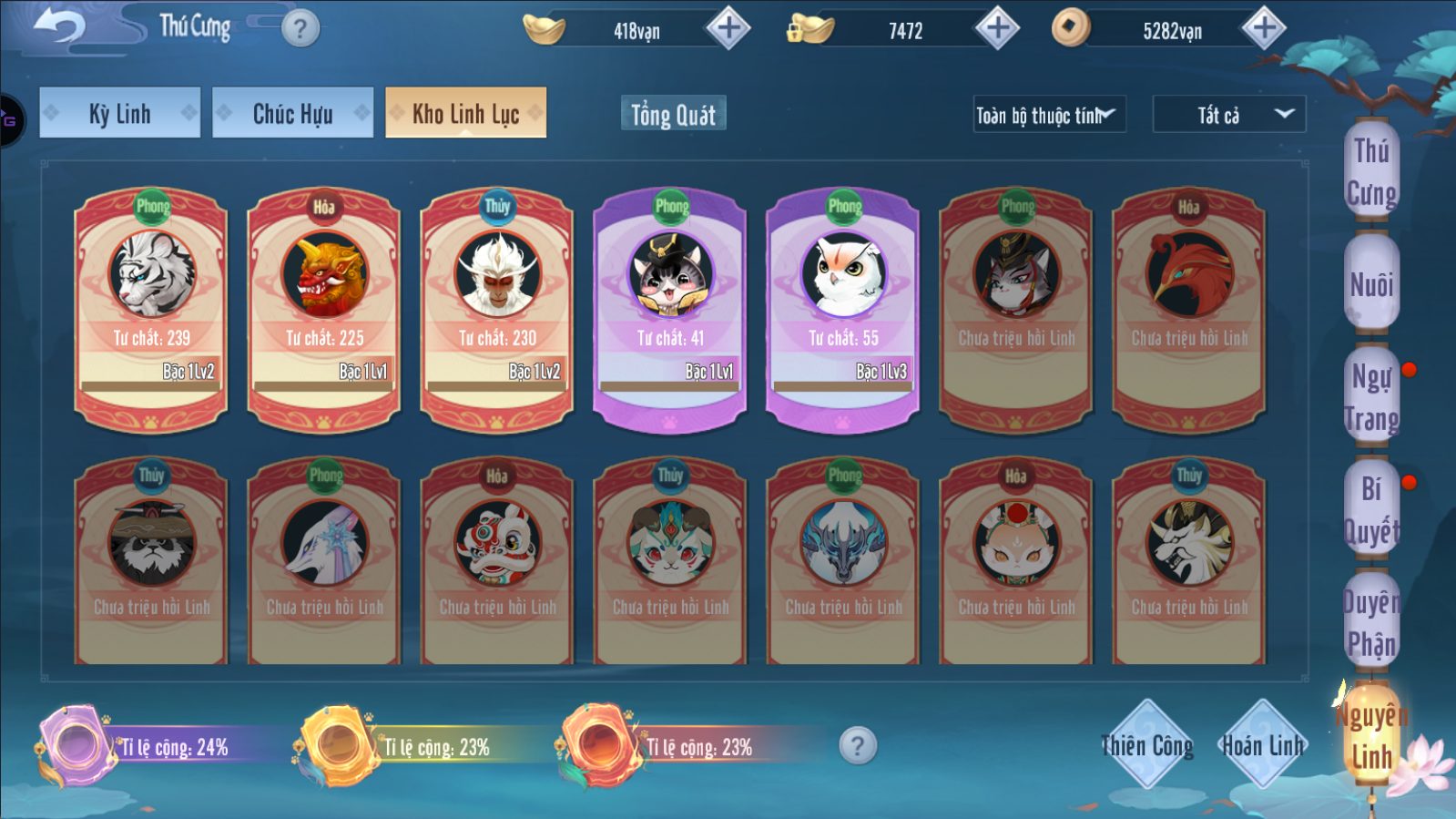
Task: Pick the white monkey card, Tư chất 230
Action: [x=497, y=308]
